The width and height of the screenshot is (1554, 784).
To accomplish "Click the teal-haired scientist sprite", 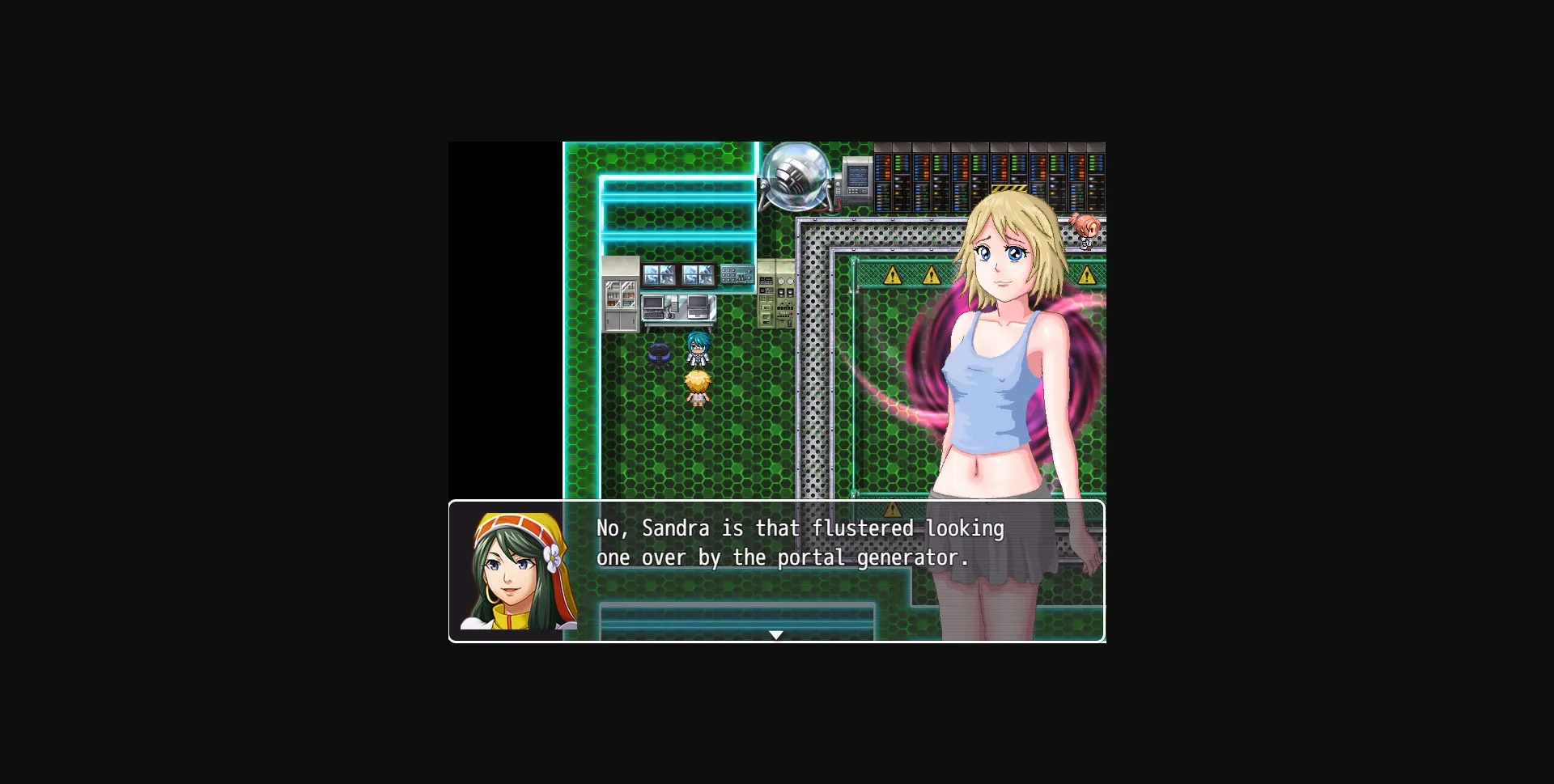I will click(699, 348).
